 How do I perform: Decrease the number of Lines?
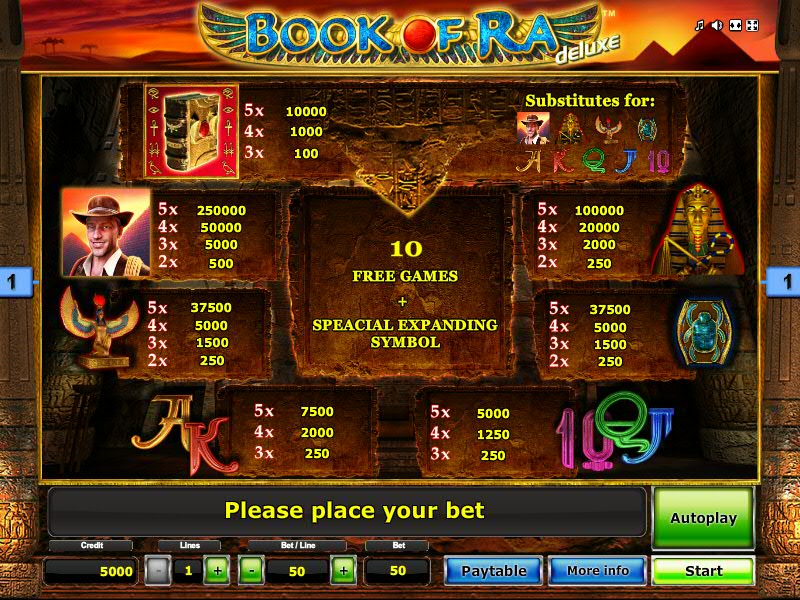click(157, 571)
